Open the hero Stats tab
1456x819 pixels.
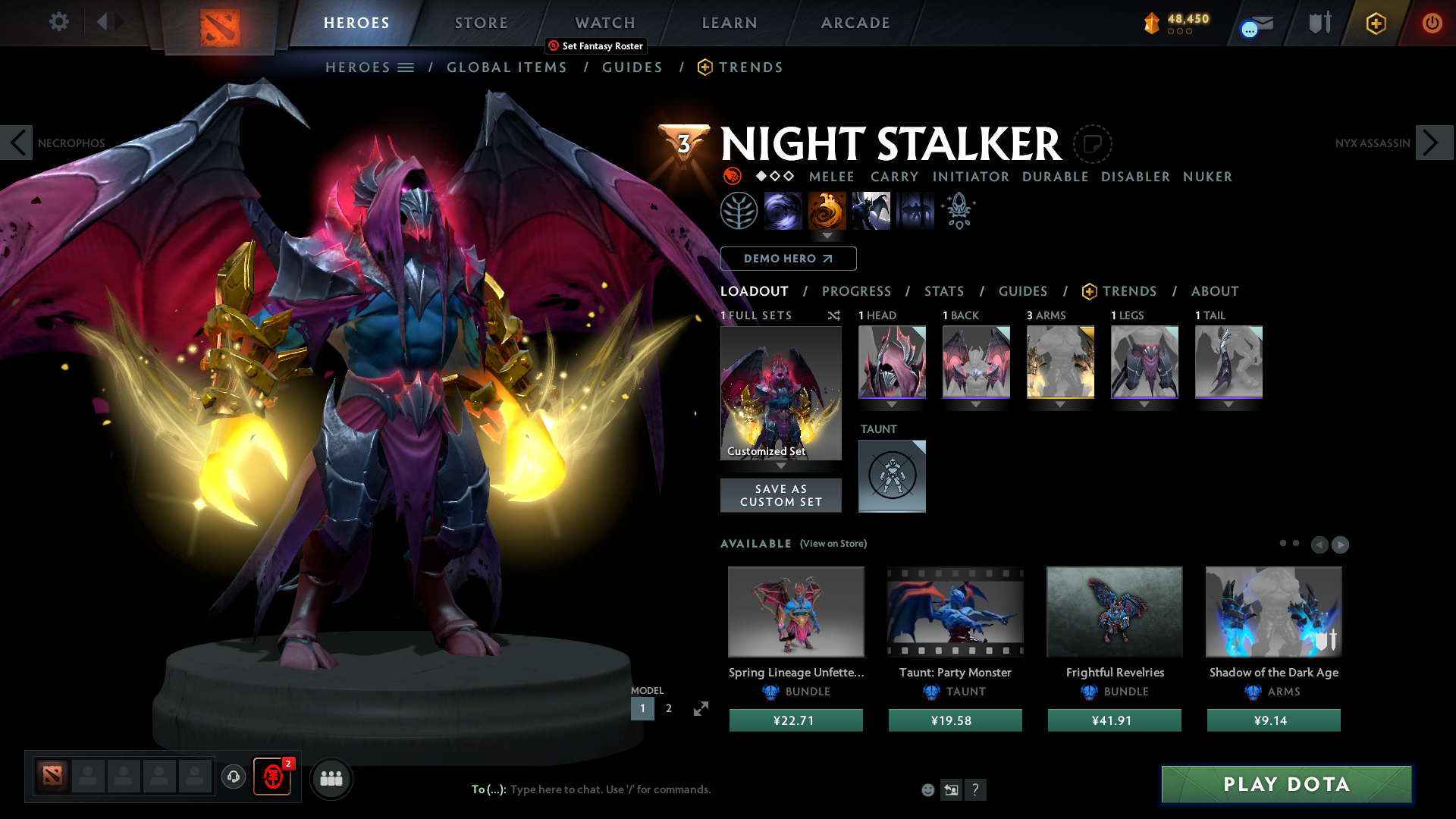point(943,291)
